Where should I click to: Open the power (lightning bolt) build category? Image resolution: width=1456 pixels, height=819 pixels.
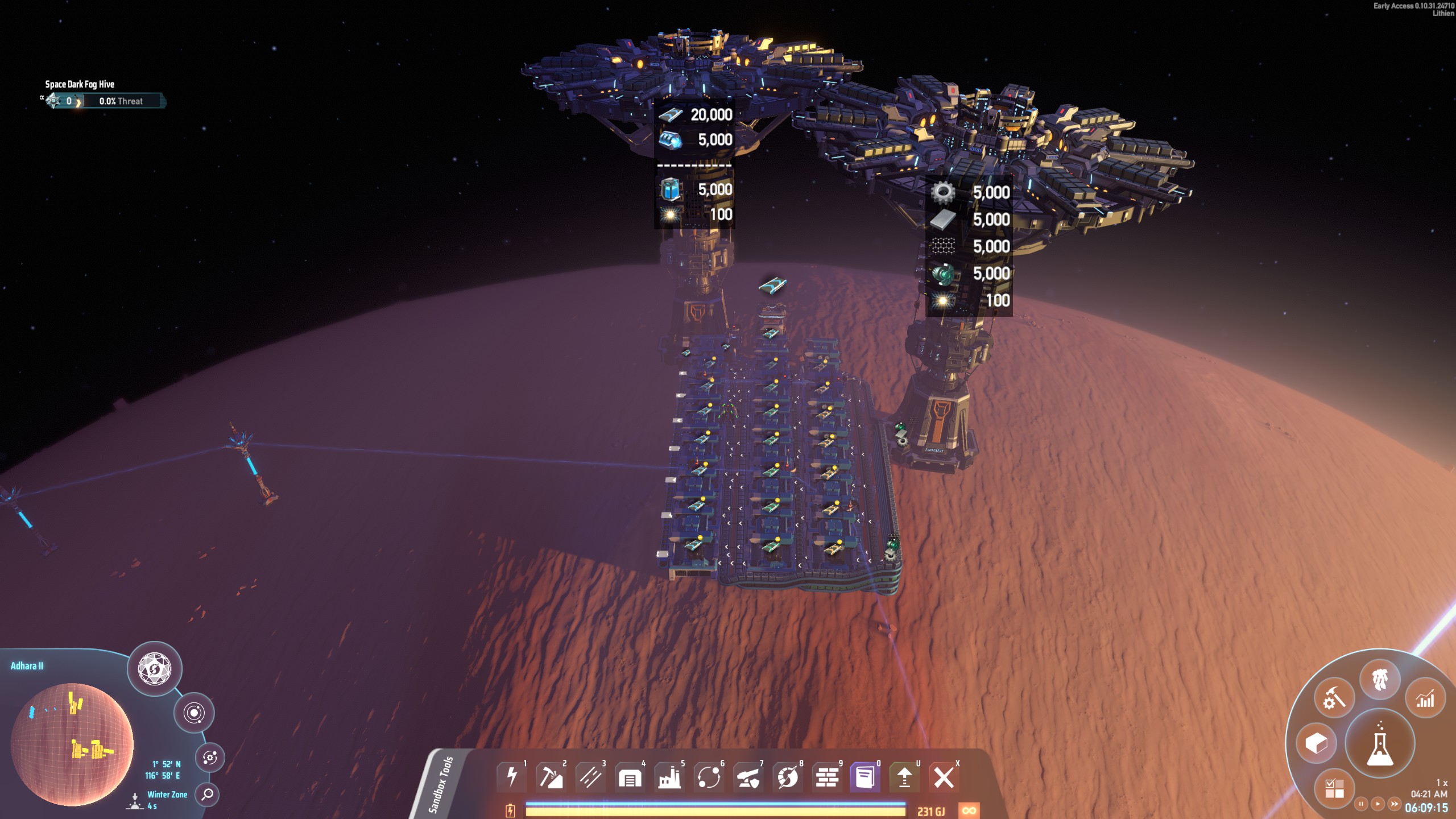pyautogui.click(x=512, y=776)
